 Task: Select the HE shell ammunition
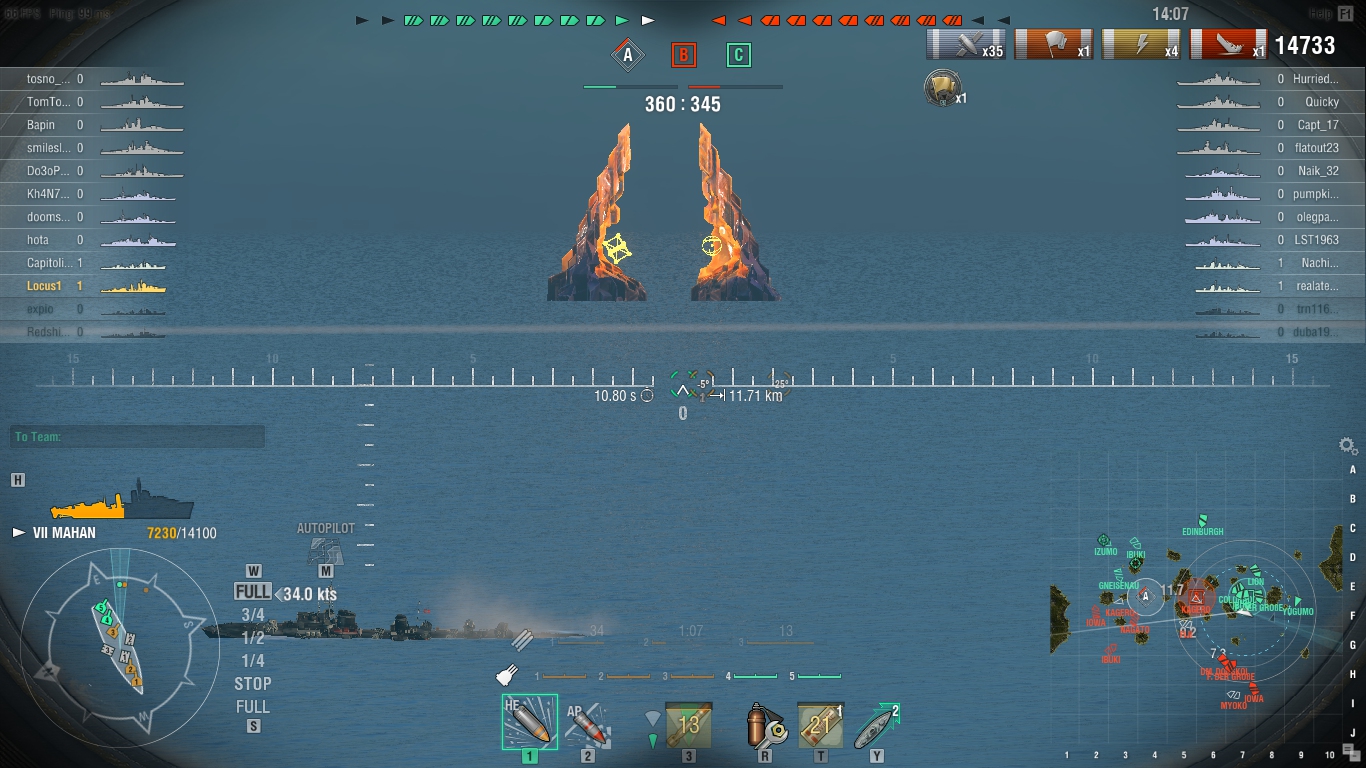[529, 722]
